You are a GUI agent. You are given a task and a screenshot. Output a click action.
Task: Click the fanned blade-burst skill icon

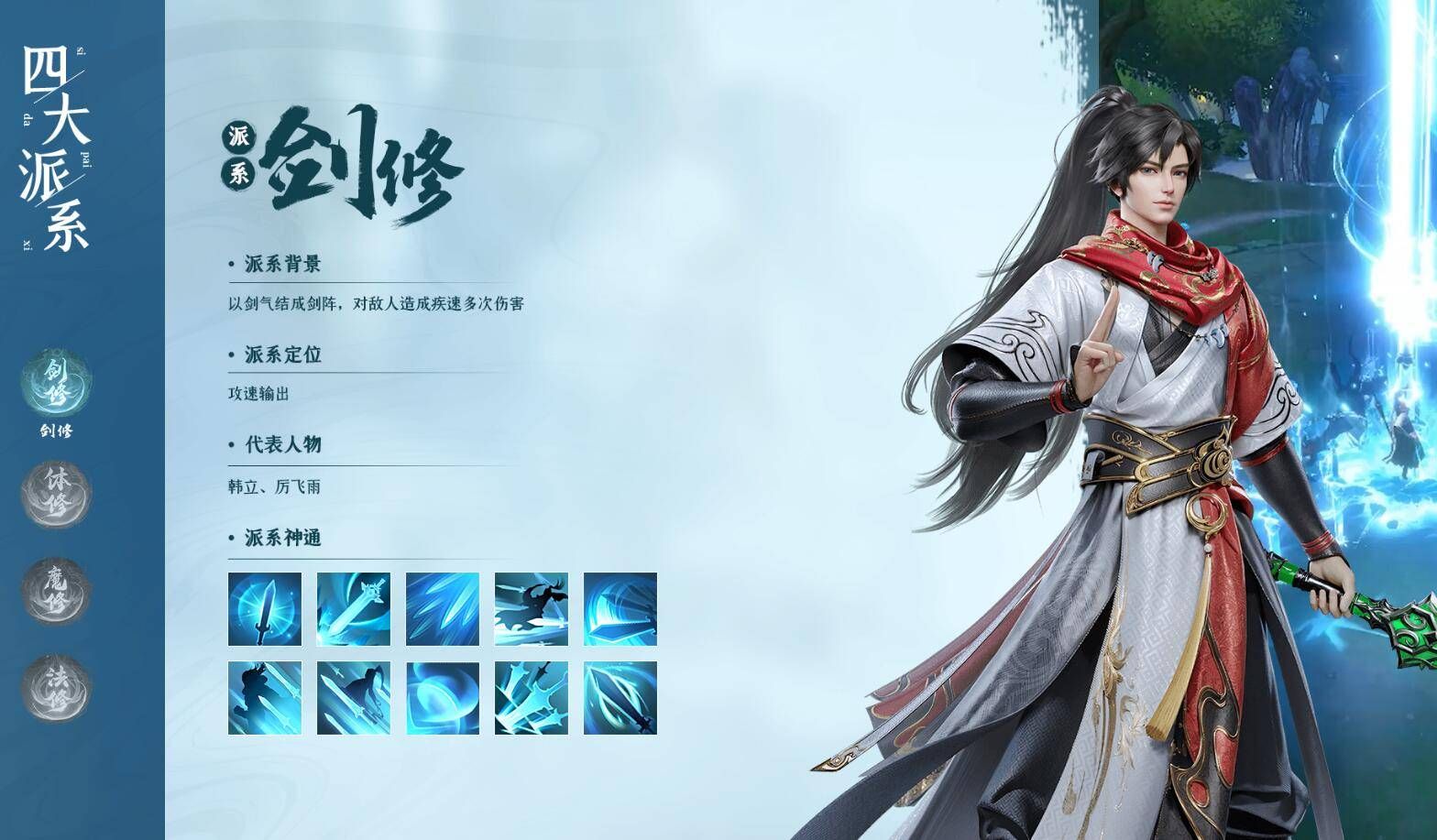442,609
